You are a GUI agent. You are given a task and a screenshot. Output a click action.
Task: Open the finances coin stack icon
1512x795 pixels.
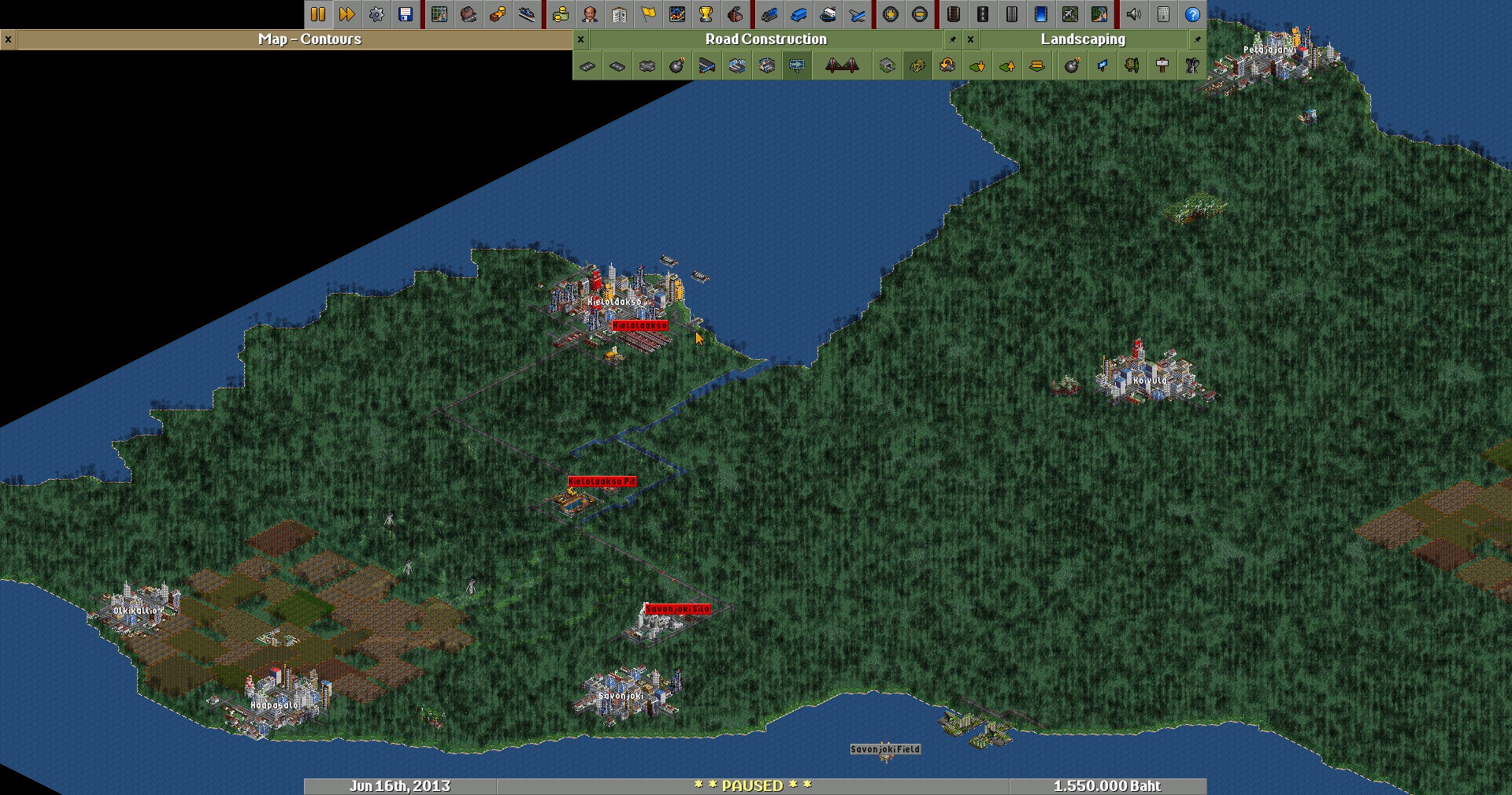click(561, 14)
